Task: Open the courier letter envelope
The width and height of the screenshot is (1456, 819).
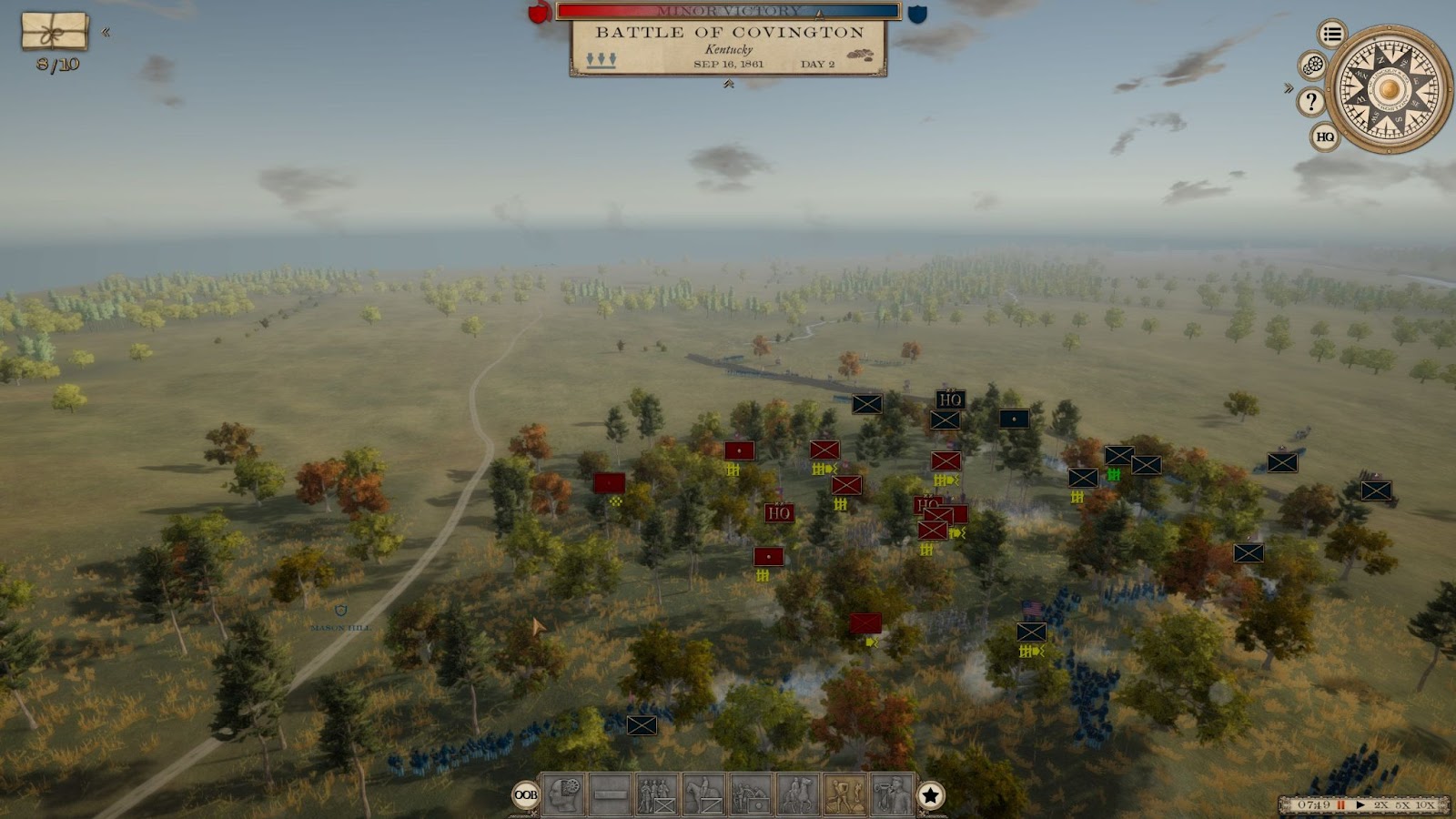Action: click(55, 32)
